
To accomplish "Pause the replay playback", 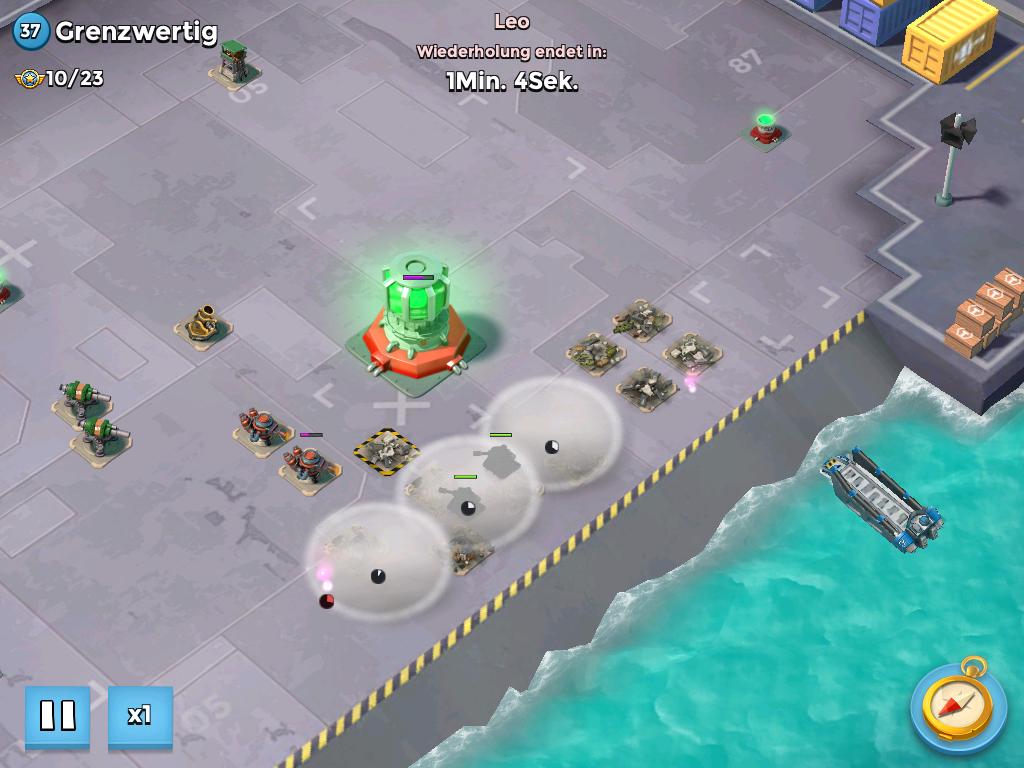I will (x=57, y=716).
